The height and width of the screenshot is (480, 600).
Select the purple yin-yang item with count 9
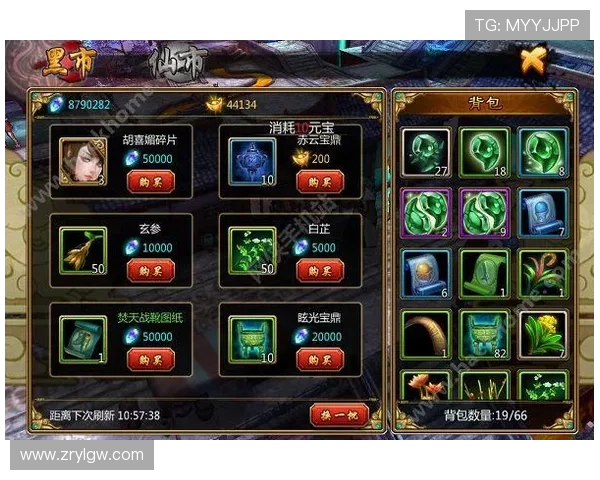(x=485, y=212)
